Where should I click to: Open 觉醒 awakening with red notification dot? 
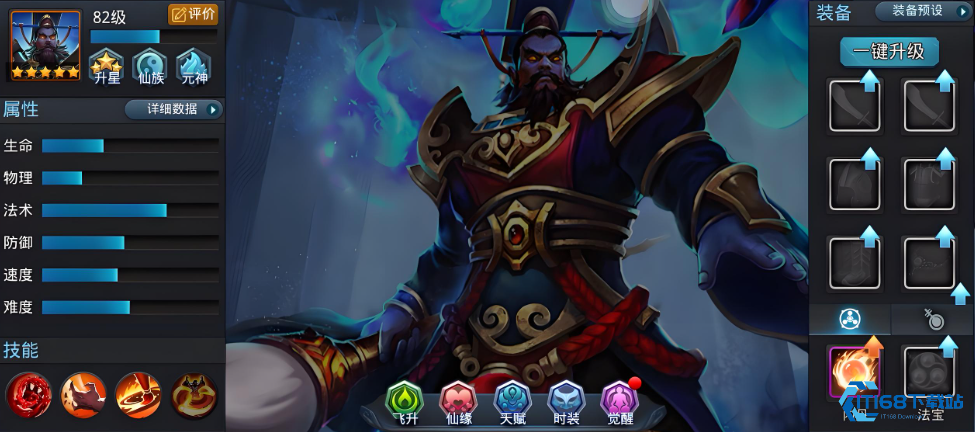pos(620,402)
